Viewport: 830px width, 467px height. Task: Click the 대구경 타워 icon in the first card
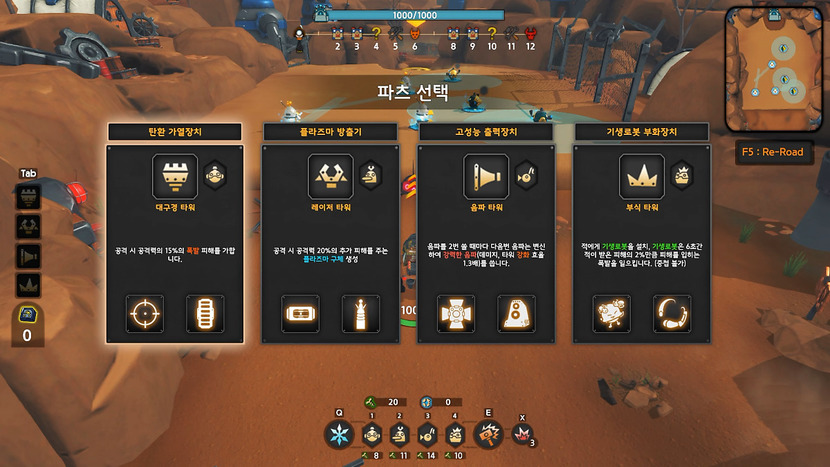point(174,175)
